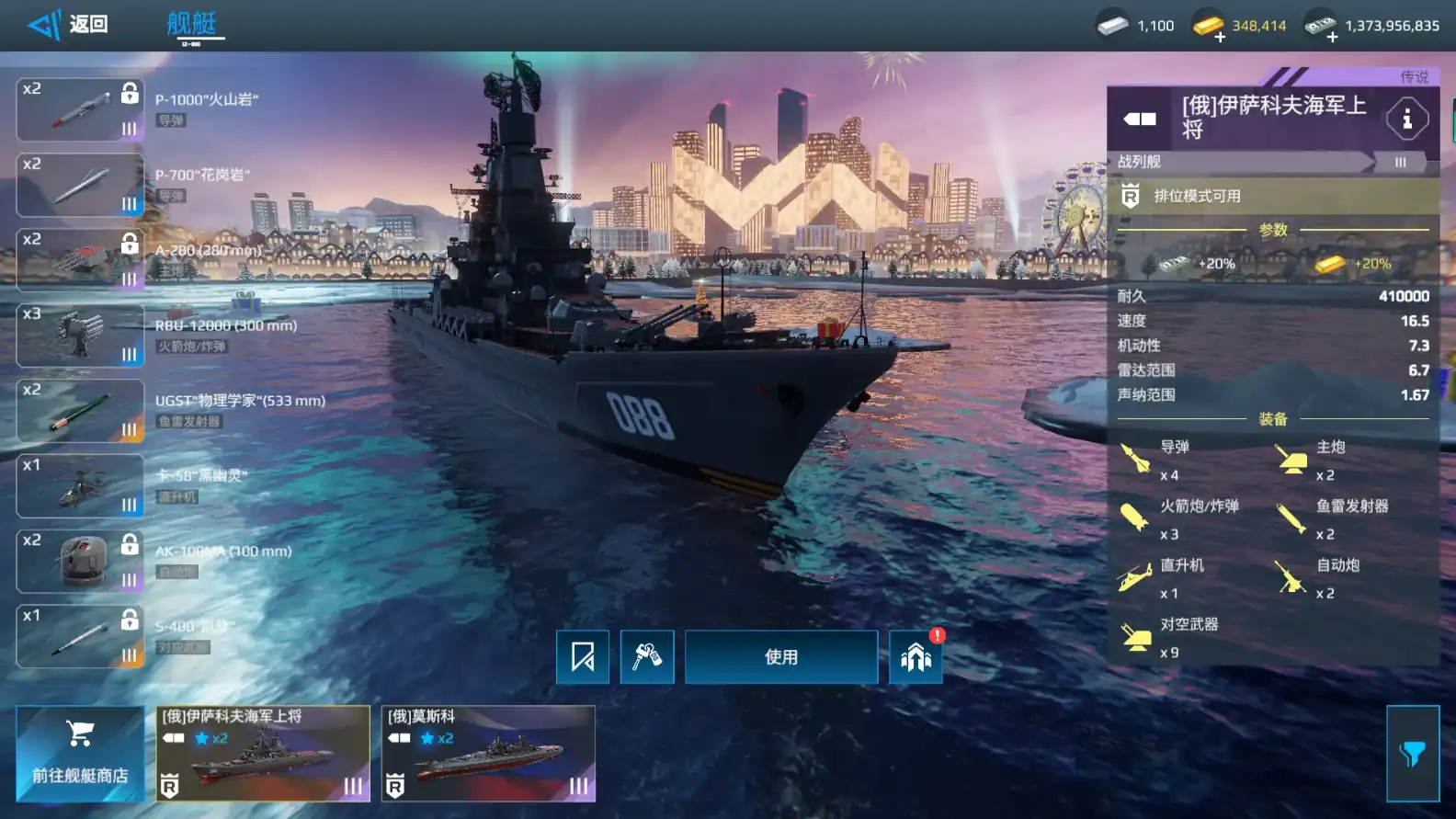
Task: Choose the AK-100MA autocannon slot
Action: (x=80, y=562)
